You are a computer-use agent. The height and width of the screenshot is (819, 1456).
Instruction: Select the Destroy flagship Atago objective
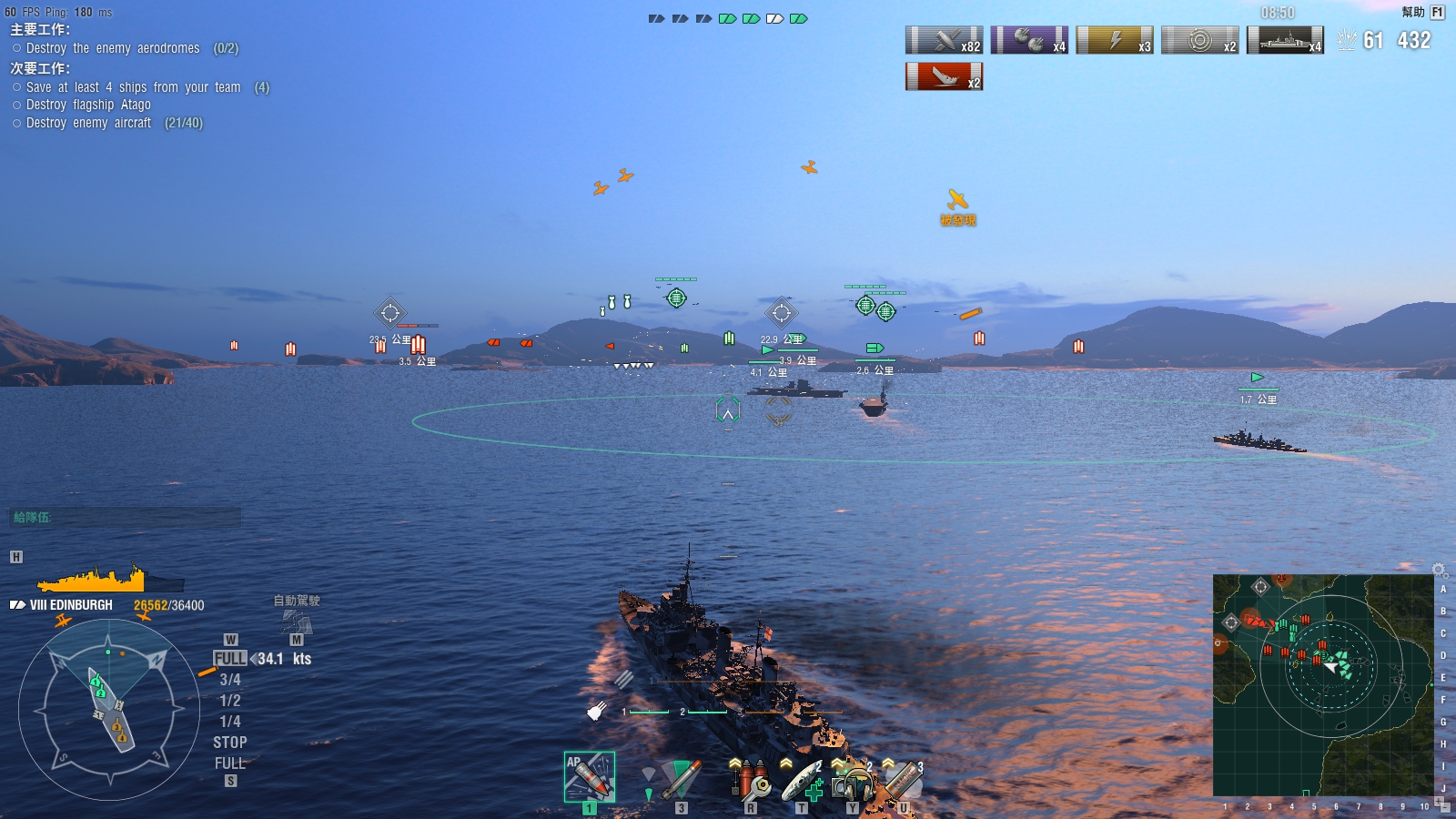point(88,105)
